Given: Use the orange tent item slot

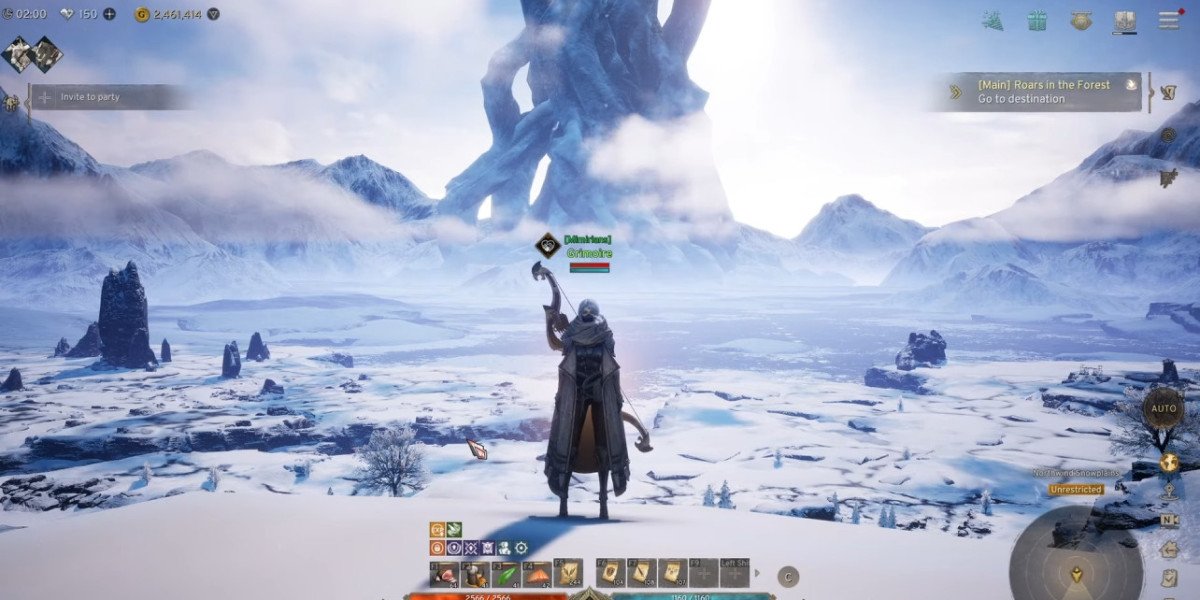Looking at the screenshot, I should tap(538, 574).
